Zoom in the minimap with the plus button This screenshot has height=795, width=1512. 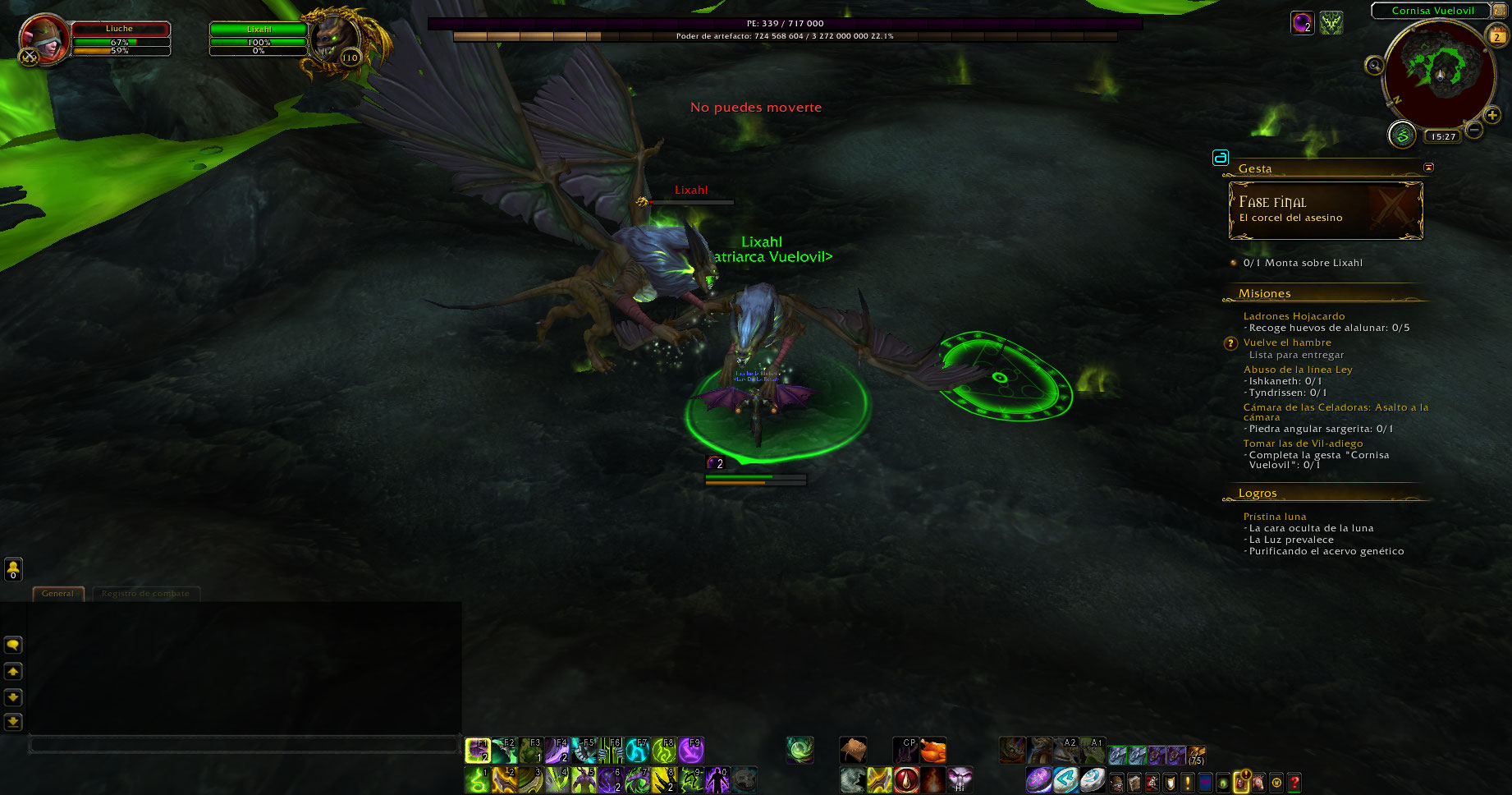click(x=1492, y=115)
